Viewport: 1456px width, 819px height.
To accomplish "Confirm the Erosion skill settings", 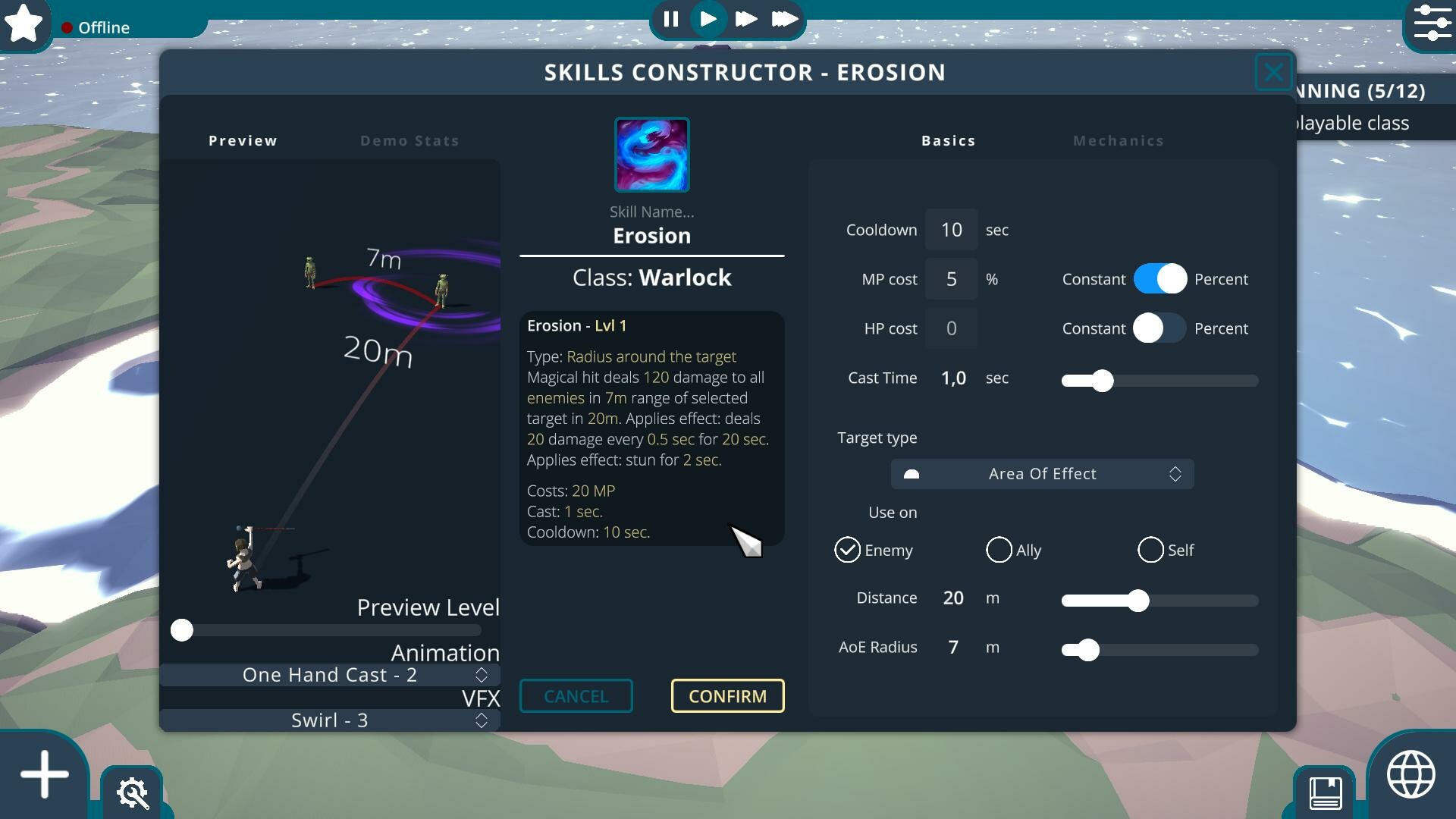I will click(726, 695).
